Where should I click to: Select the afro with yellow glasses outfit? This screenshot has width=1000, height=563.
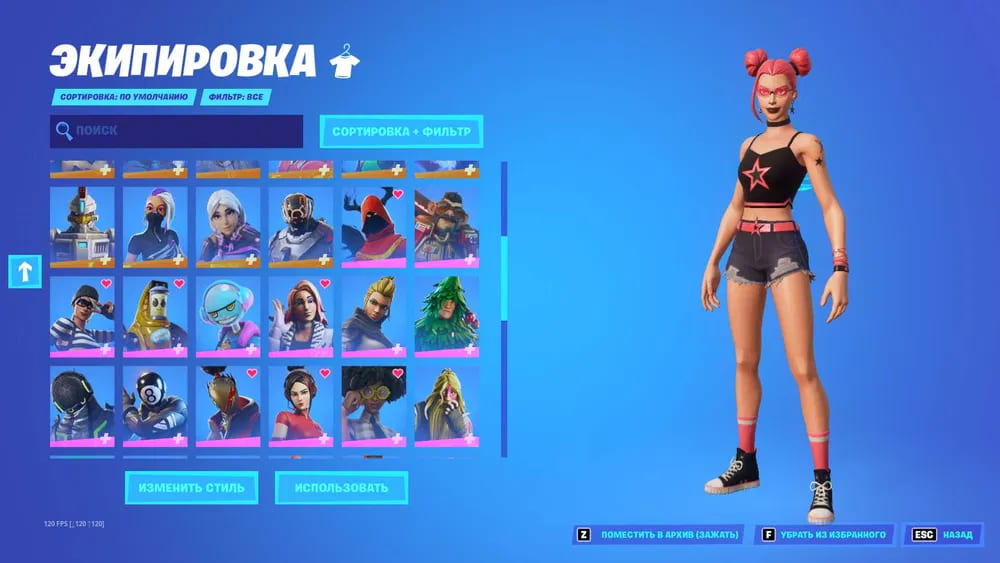374,405
